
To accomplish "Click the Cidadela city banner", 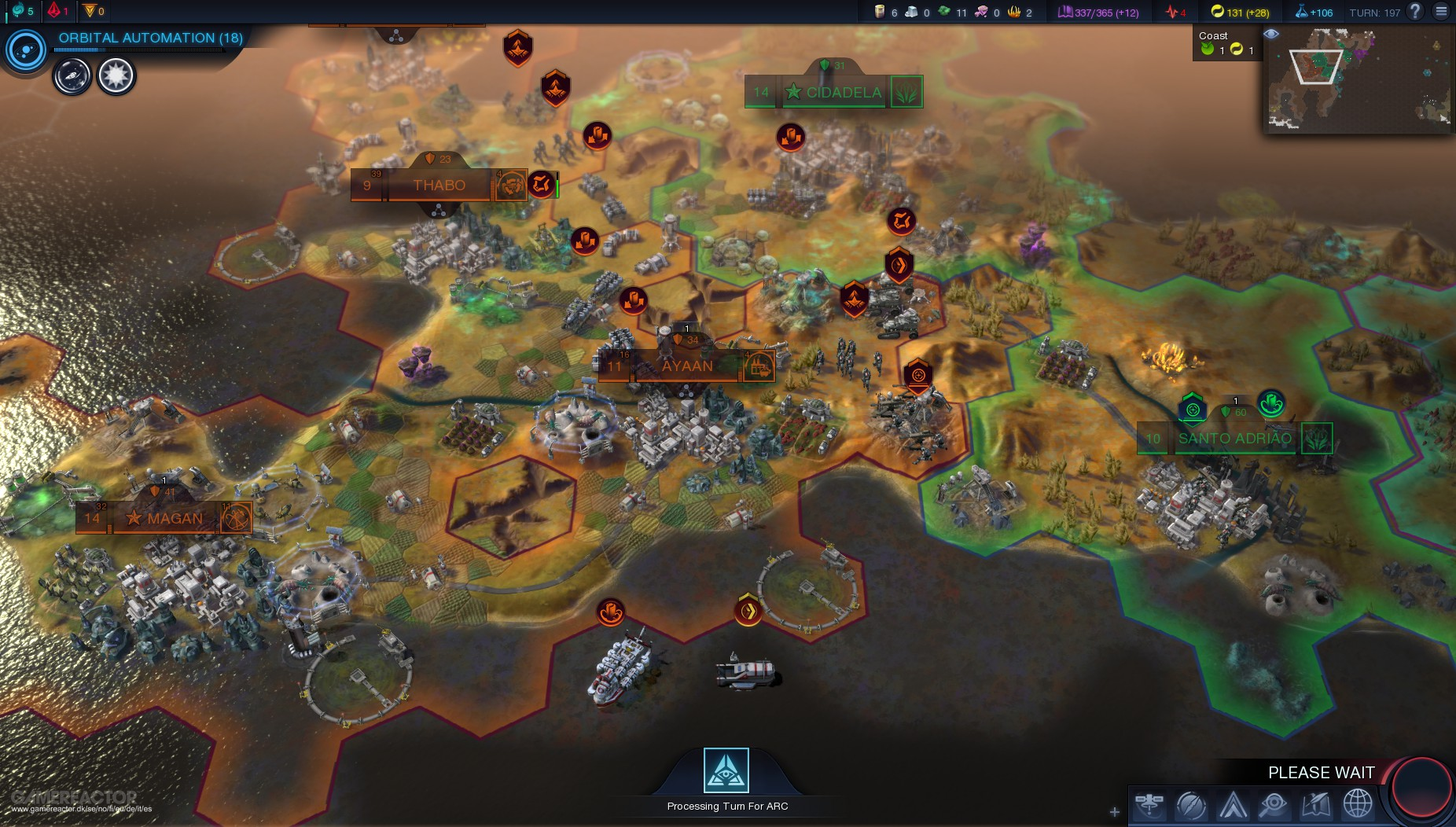I will pyautogui.click(x=843, y=93).
